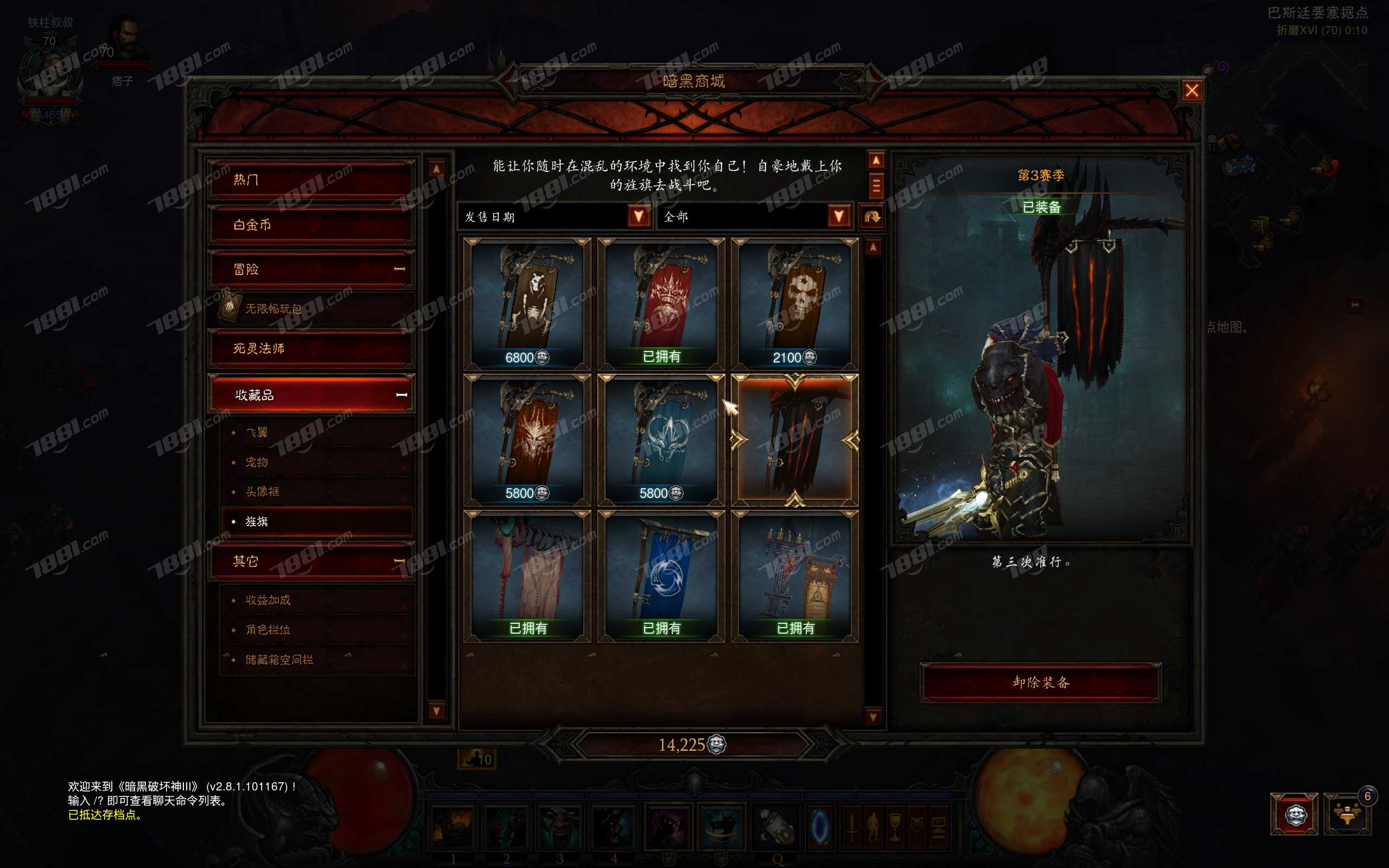Switch to the 死灵法师 category

click(x=310, y=348)
